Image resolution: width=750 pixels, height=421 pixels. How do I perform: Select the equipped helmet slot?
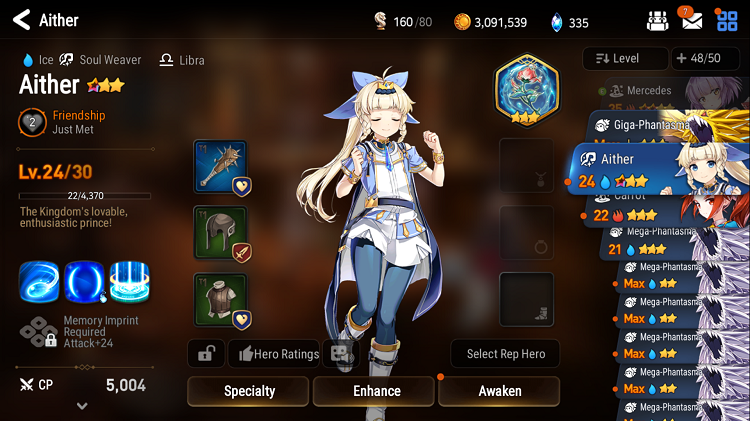[x=220, y=233]
